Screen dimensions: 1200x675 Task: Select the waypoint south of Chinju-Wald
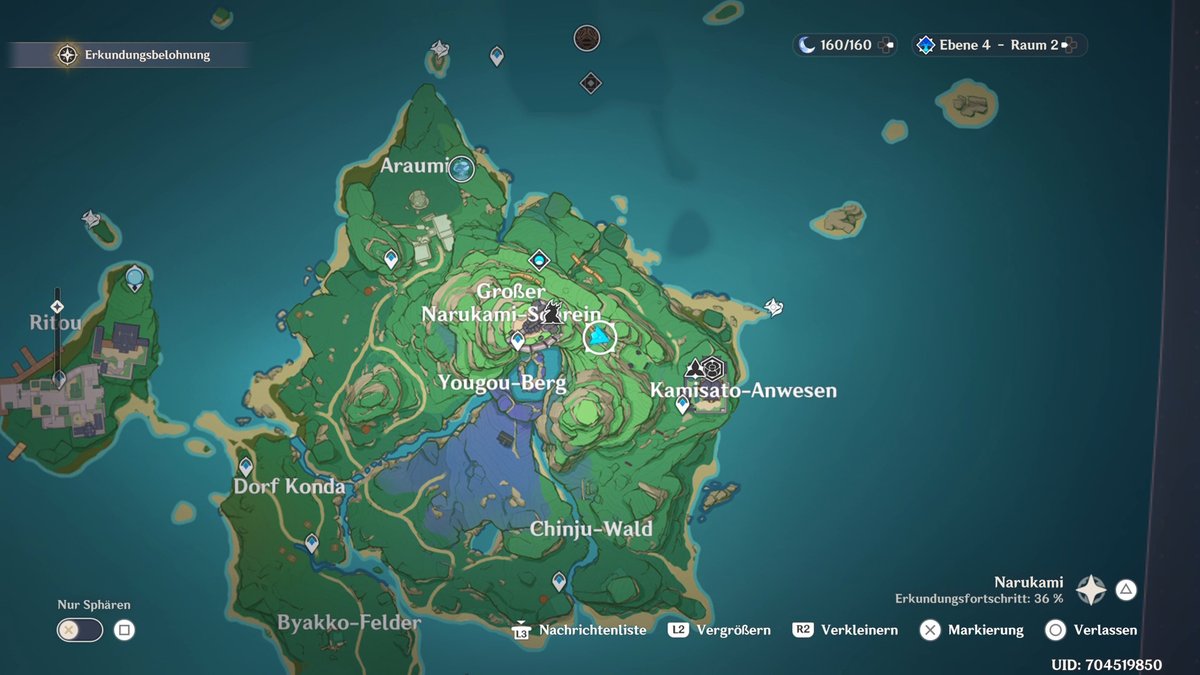pos(559,581)
